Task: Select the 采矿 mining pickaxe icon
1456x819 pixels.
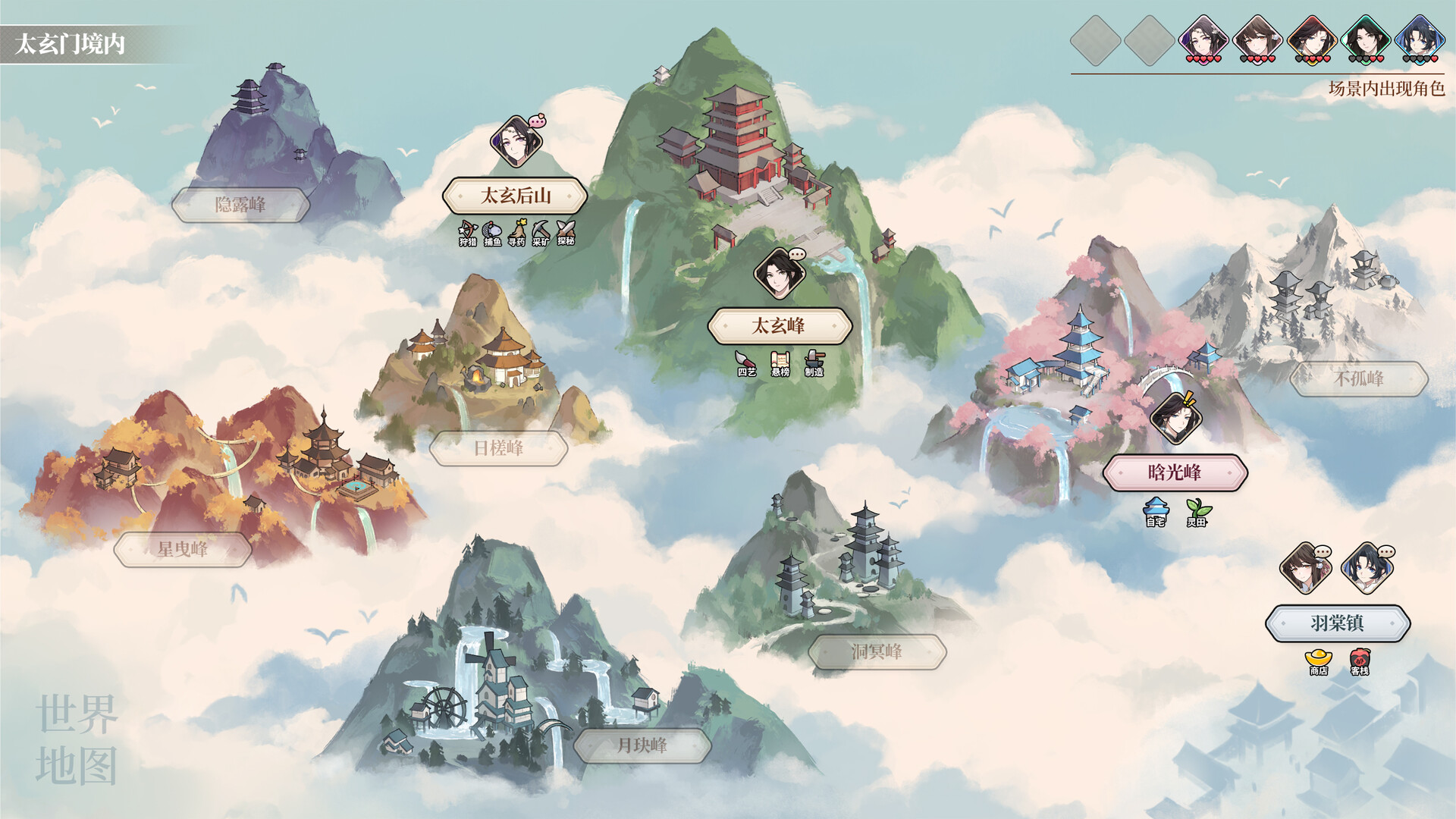Action: coord(541,228)
